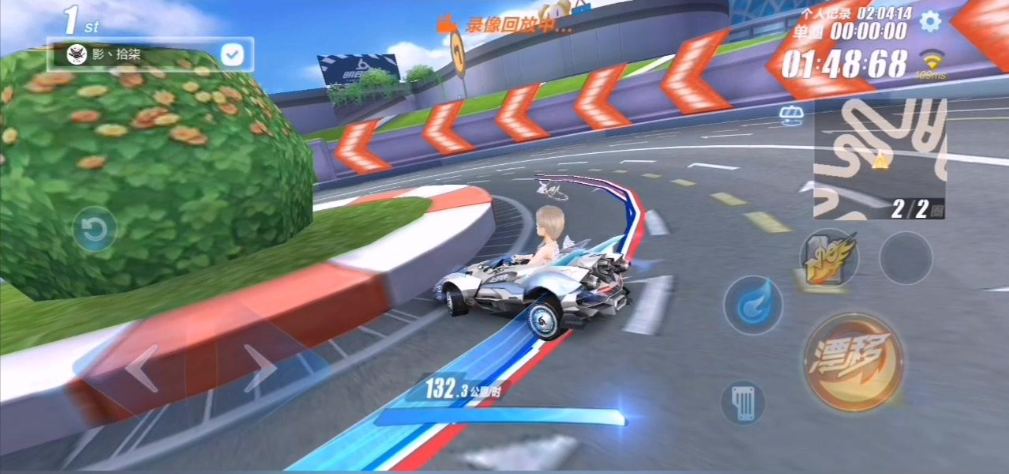1009x474 pixels.
Task: Hit the brake pedal button
Action: pos(743,404)
